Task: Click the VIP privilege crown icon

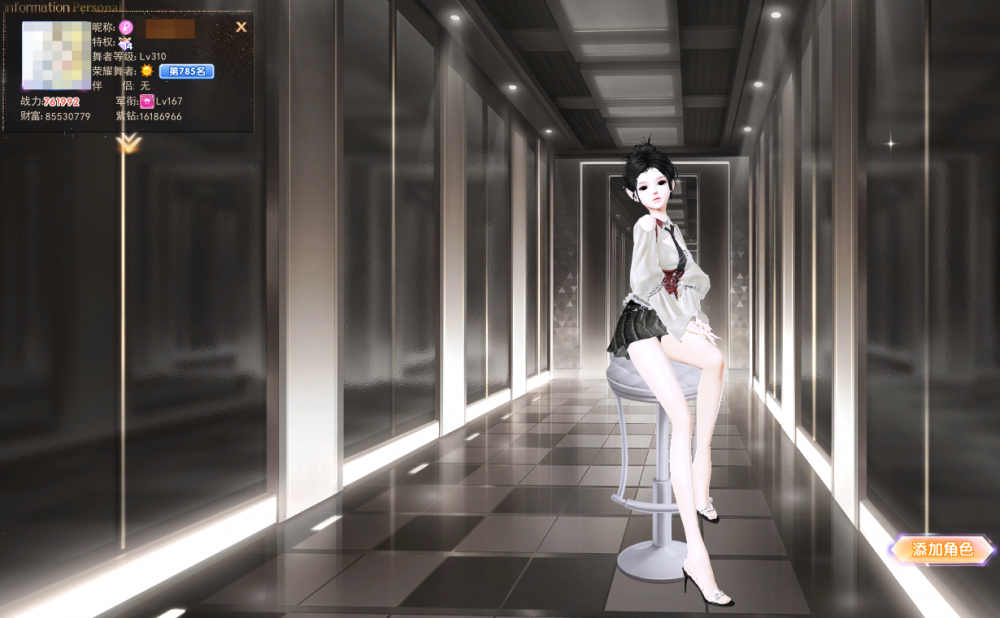Action: pos(125,43)
